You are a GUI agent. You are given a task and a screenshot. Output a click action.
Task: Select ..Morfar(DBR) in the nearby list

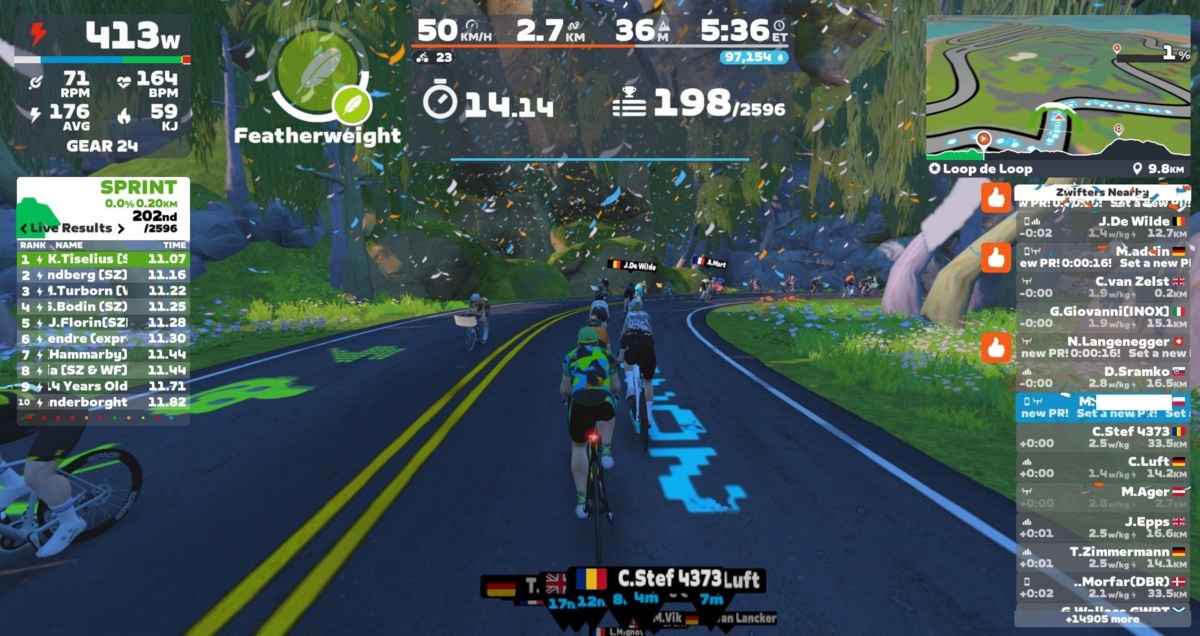pos(1102,587)
